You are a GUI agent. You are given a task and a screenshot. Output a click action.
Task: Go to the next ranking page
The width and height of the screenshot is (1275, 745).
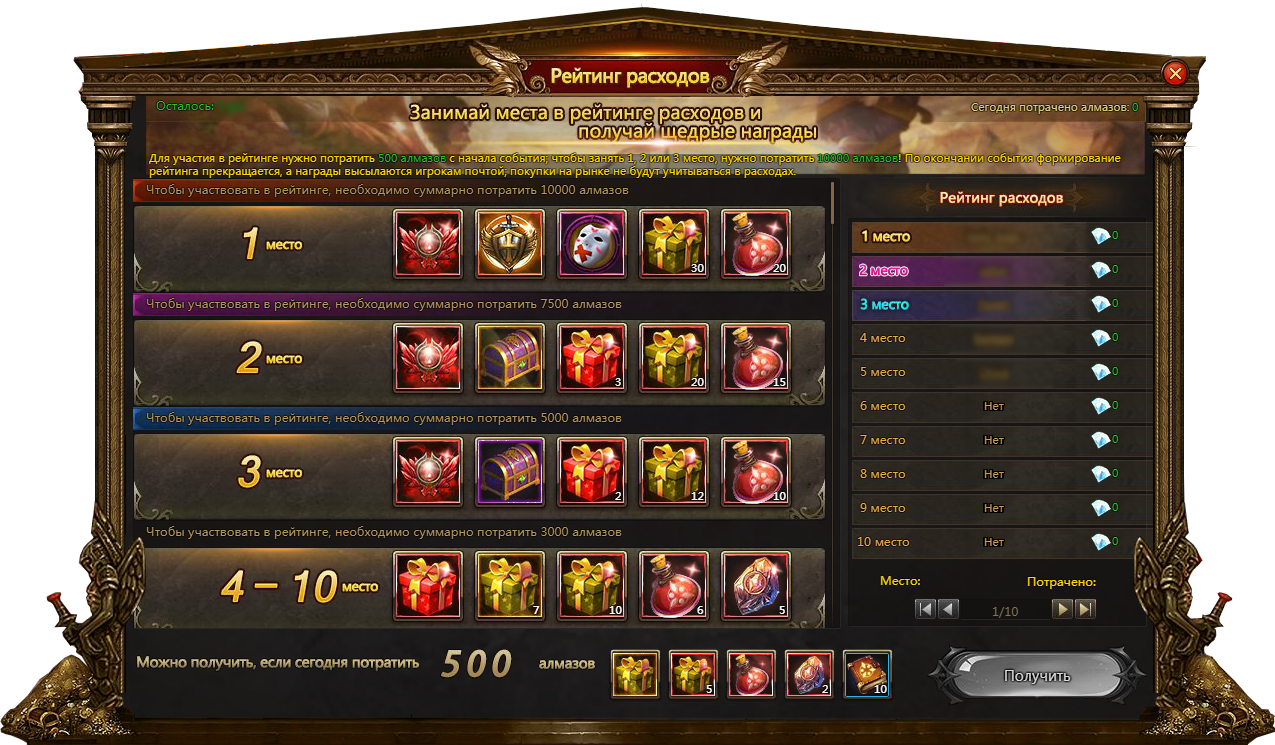point(1062,609)
